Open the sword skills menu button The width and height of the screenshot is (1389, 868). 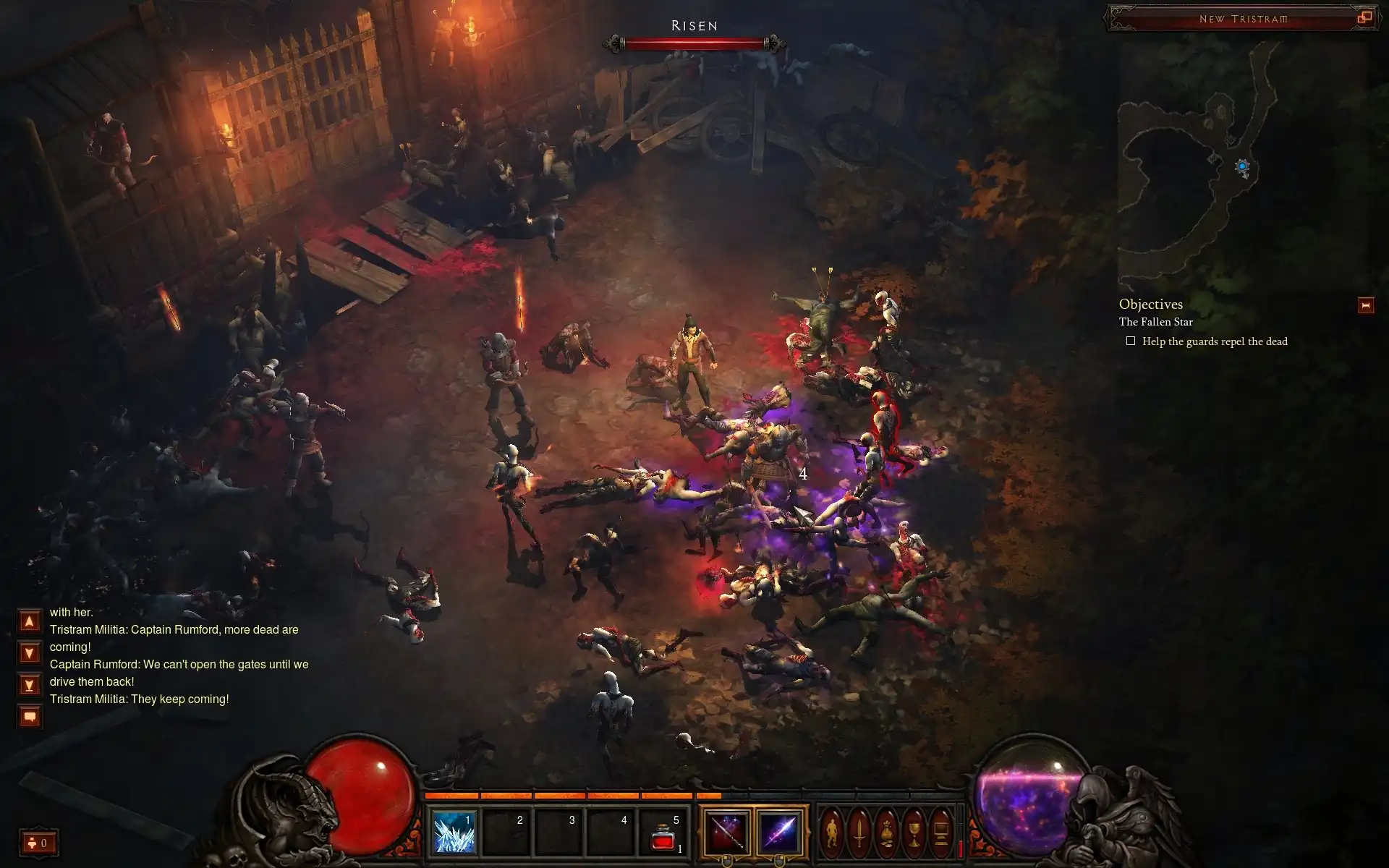pos(859,832)
